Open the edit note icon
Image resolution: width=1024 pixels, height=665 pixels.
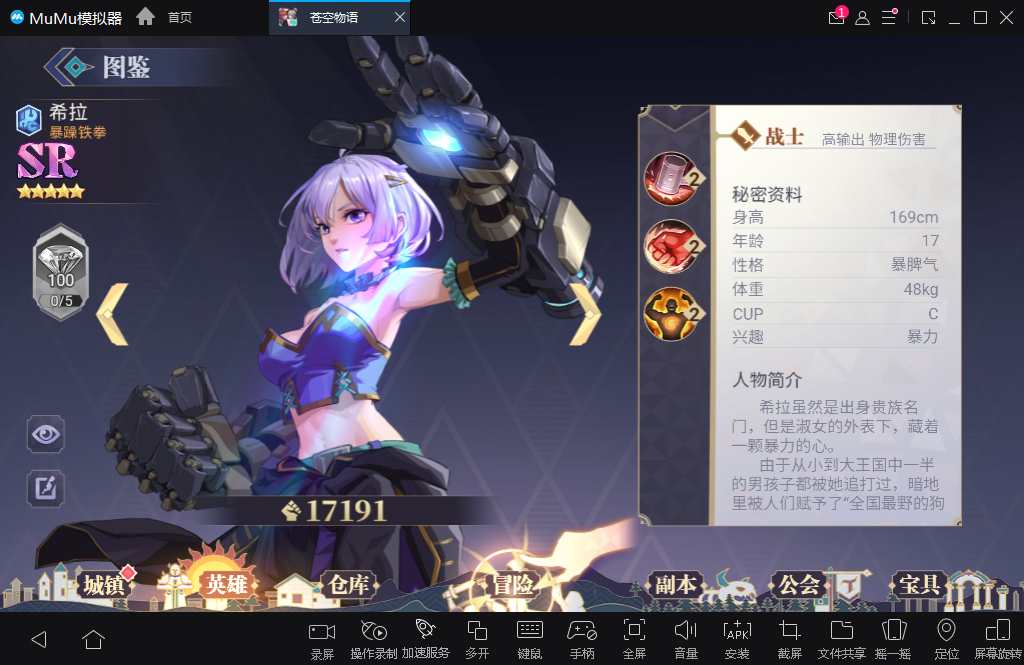pyautogui.click(x=46, y=488)
